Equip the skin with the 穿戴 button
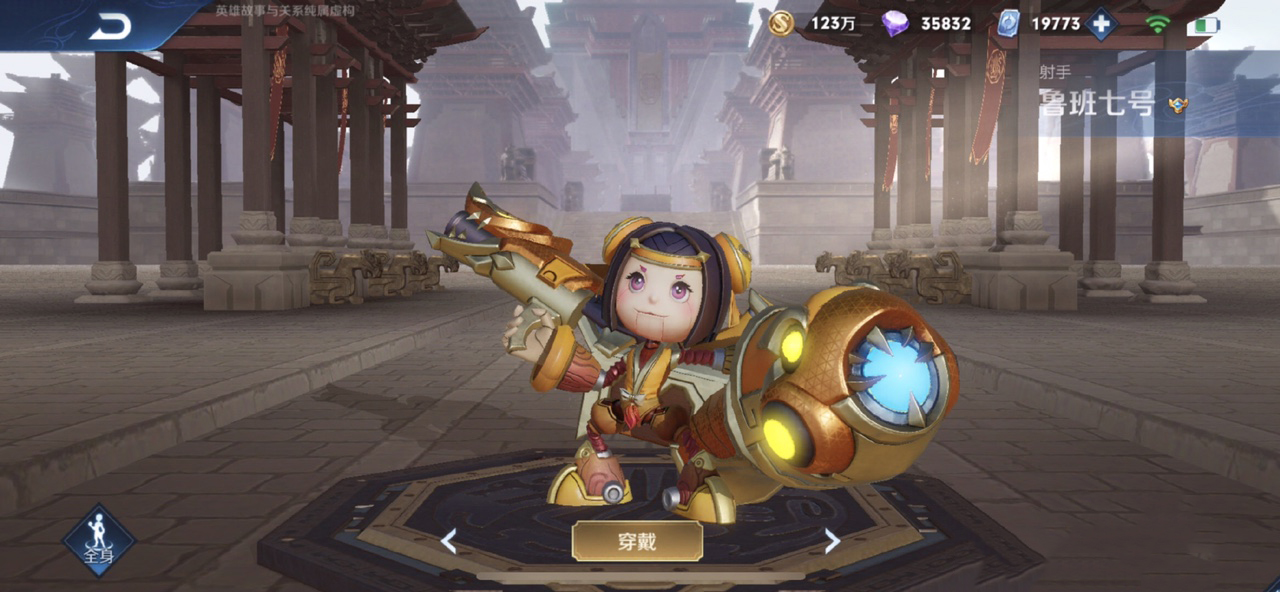This screenshot has width=1280, height=592. point(637,541)
